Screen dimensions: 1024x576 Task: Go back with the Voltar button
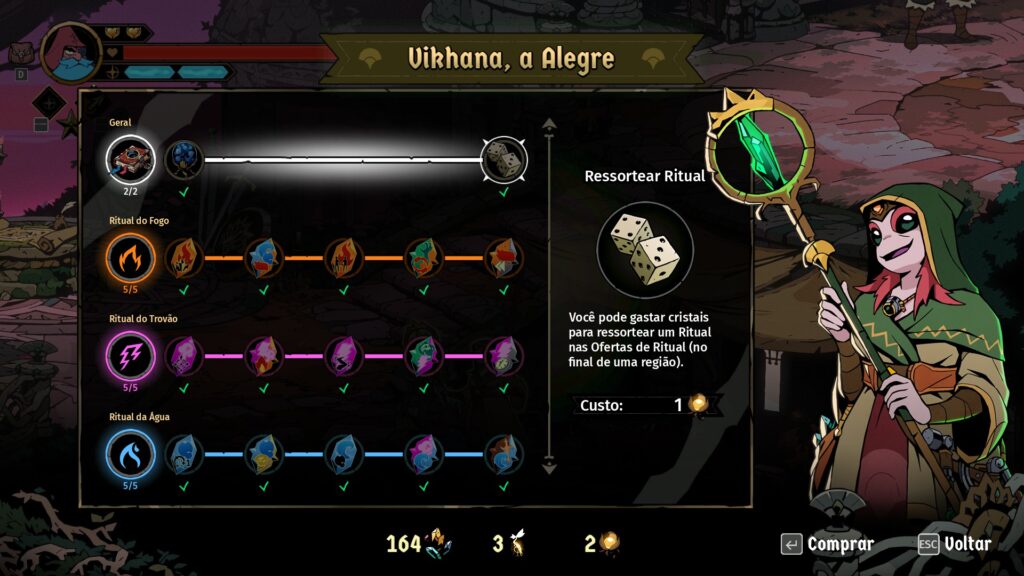coord(955,544)
